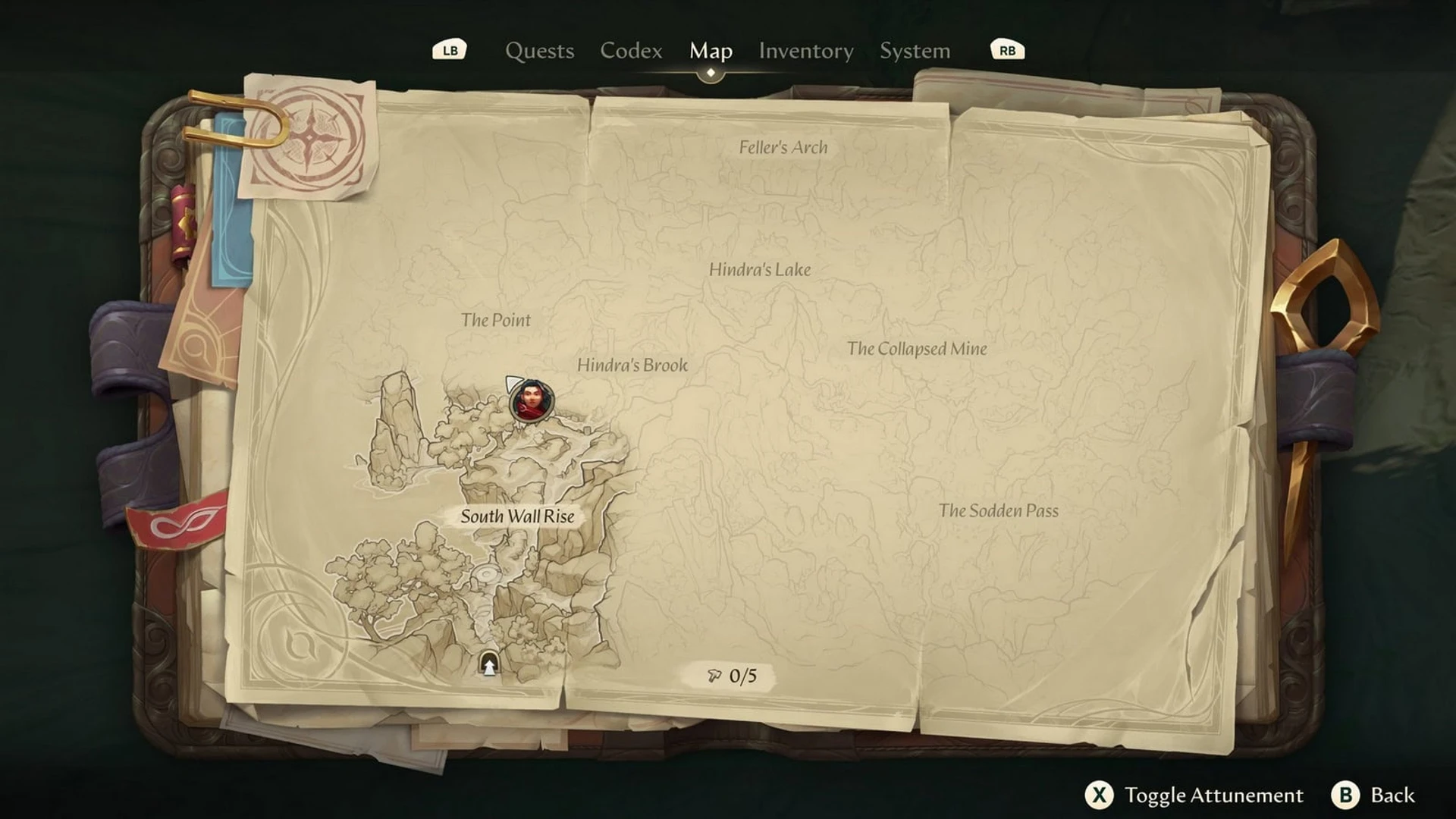Select the Map tab
Image resolution: width=1456 pixels, height=819 pixels.
(711, 51)
